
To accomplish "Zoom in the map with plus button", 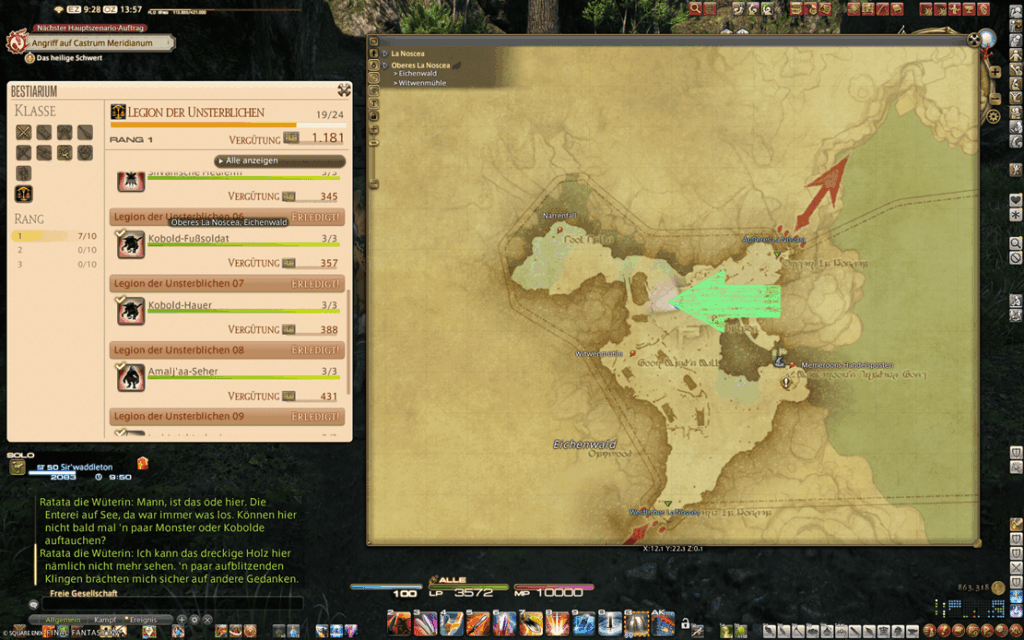I will (x=993, y=72).
